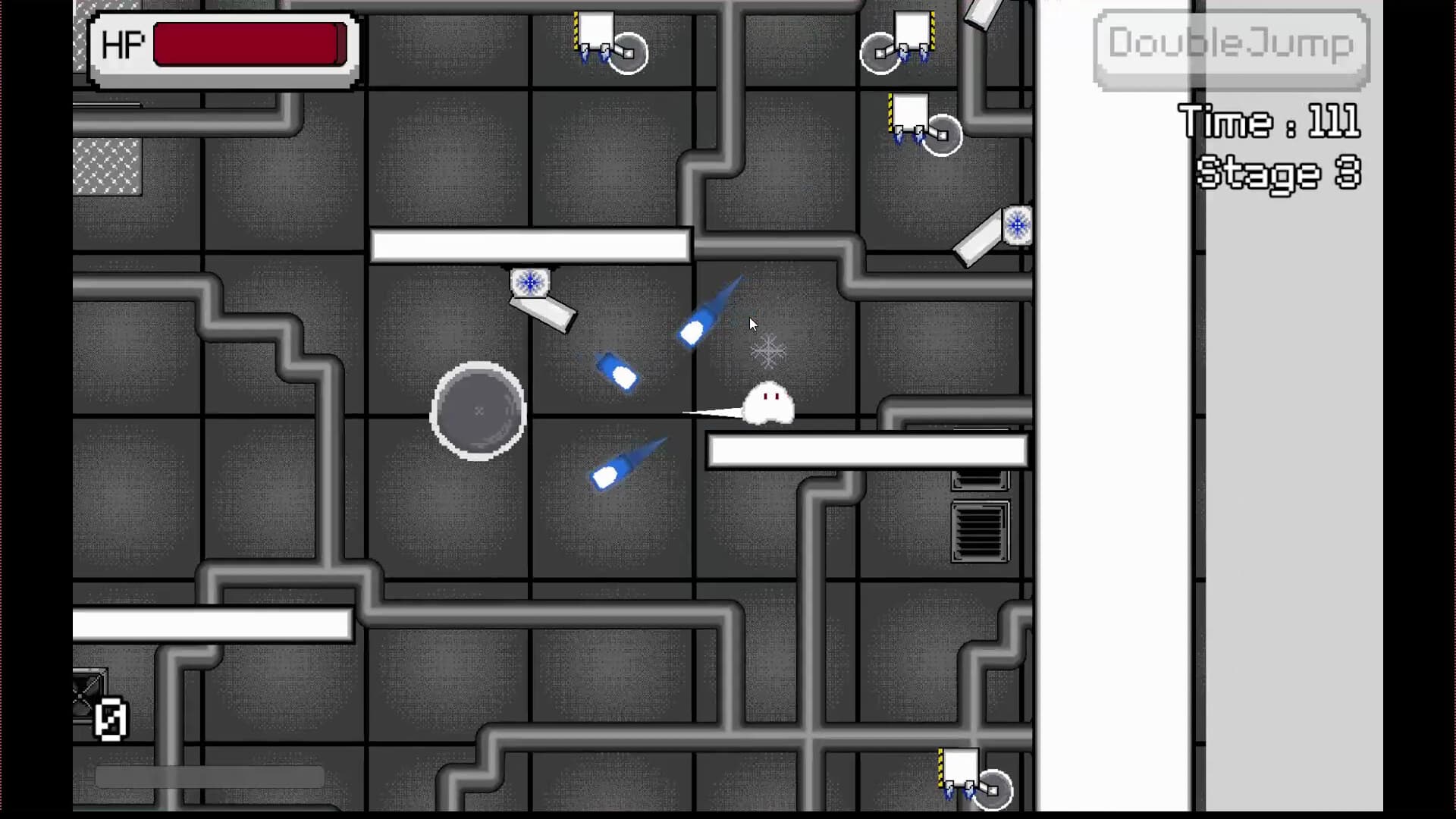The height and width of the screenshot is (819, 1456).
Task: Select the long white platform at upper center
Action: pos(529,243)
